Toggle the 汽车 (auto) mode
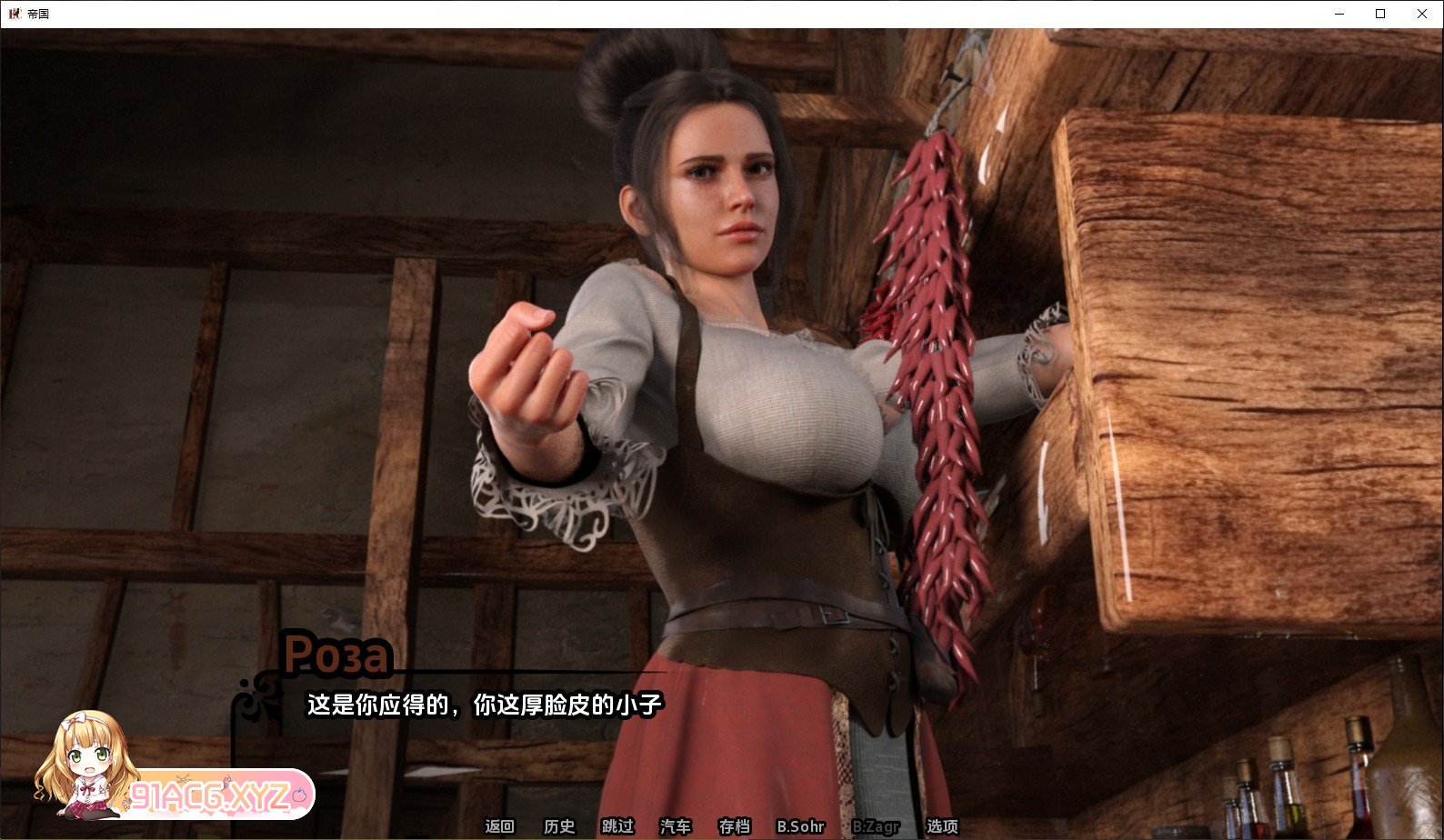This screenshot has width=1444, height=840. [675, 826]
